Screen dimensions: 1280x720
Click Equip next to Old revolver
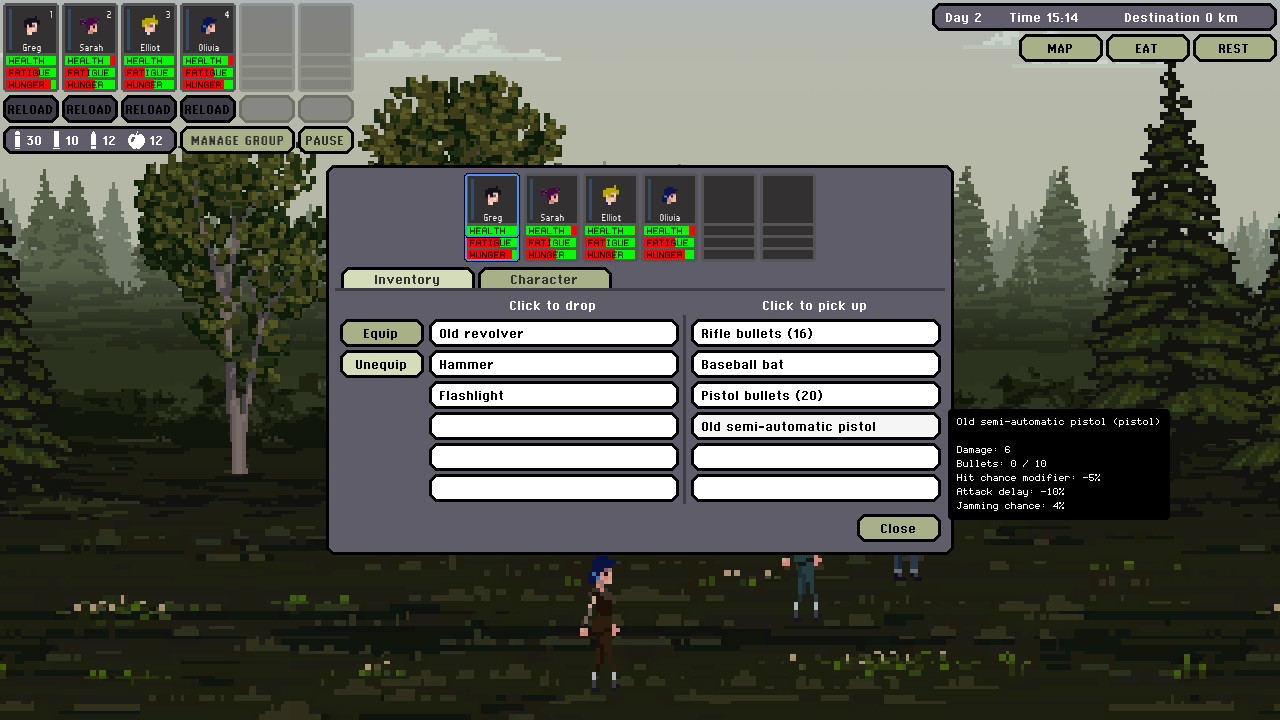point(381,332)
